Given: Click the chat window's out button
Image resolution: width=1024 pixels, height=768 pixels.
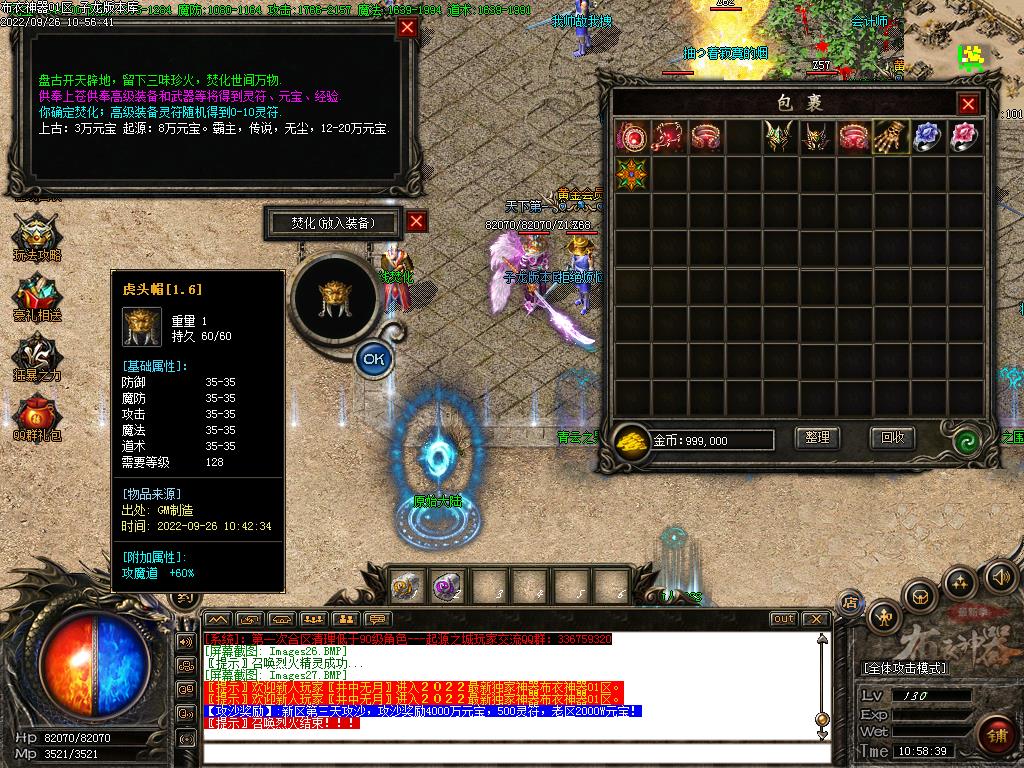Looking at the screenshot, I should [783, 619].
